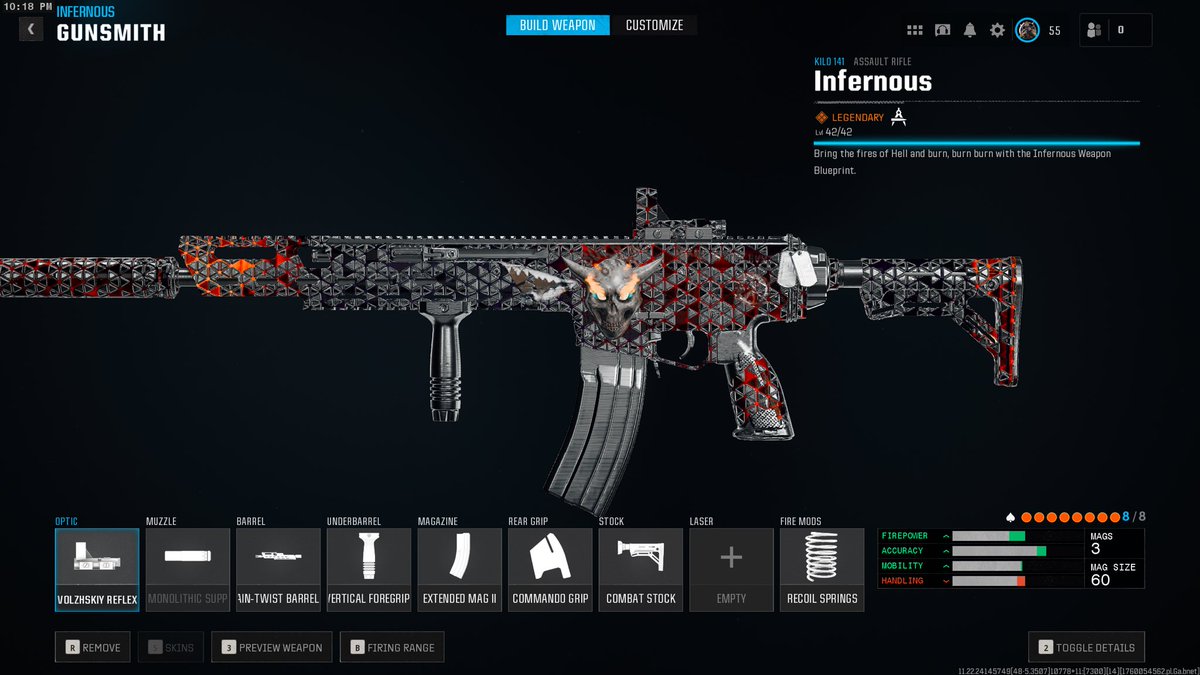Screen dimensions: 1200x675
Task: Open the player profile avatar
Action: click(x=1027, y=30)
